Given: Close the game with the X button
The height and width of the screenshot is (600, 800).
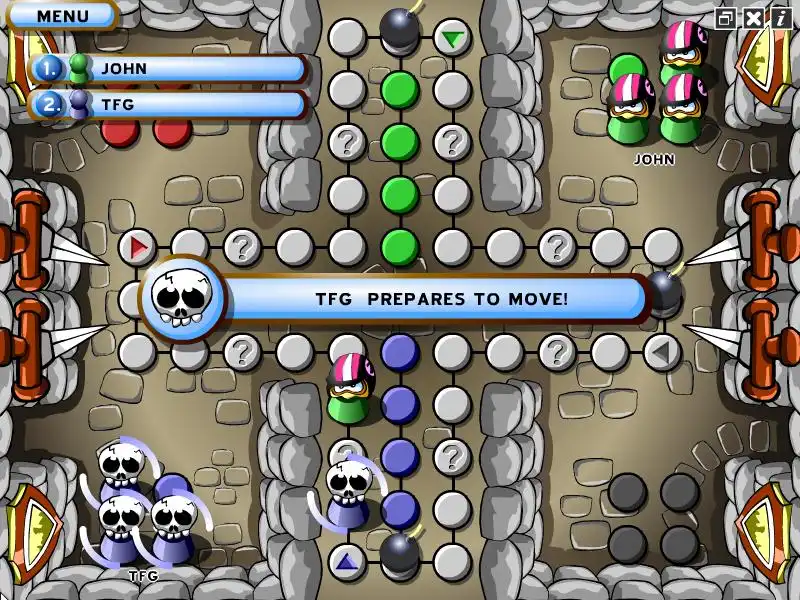Looking at the screenshot, I should (x=753, y=18).
